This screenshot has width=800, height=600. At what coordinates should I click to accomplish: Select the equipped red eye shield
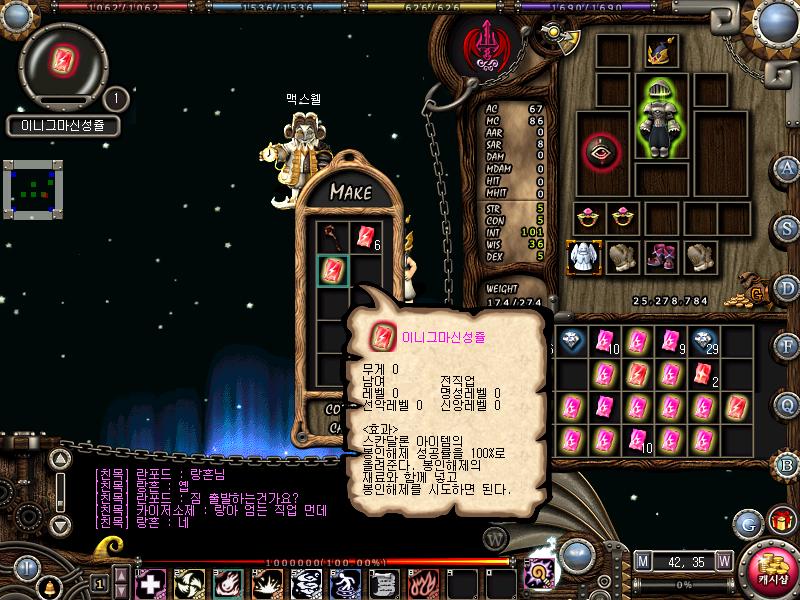click(x=602, y=152)
